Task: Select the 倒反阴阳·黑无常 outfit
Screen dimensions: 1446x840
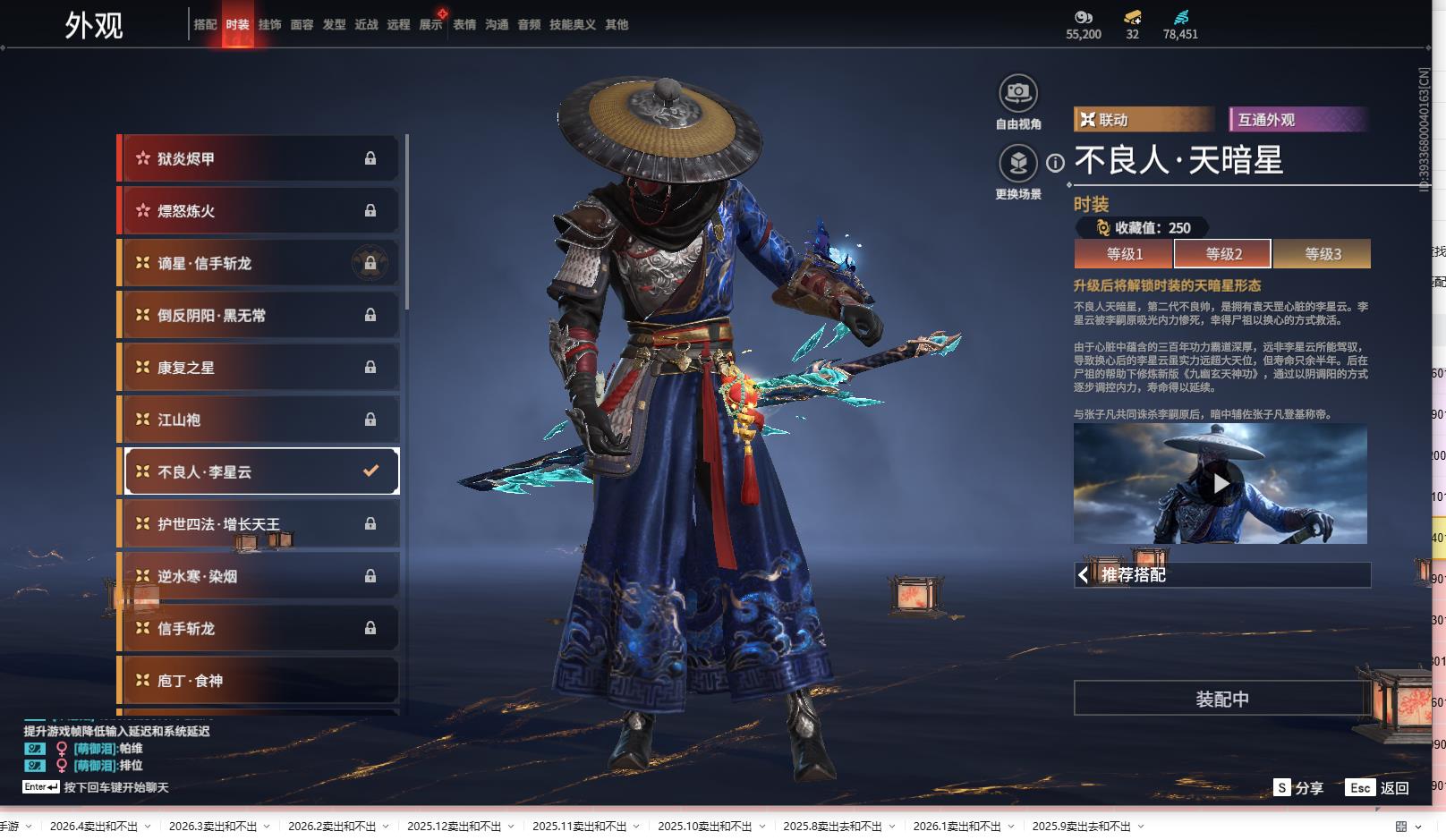Action: click(259, 316)
